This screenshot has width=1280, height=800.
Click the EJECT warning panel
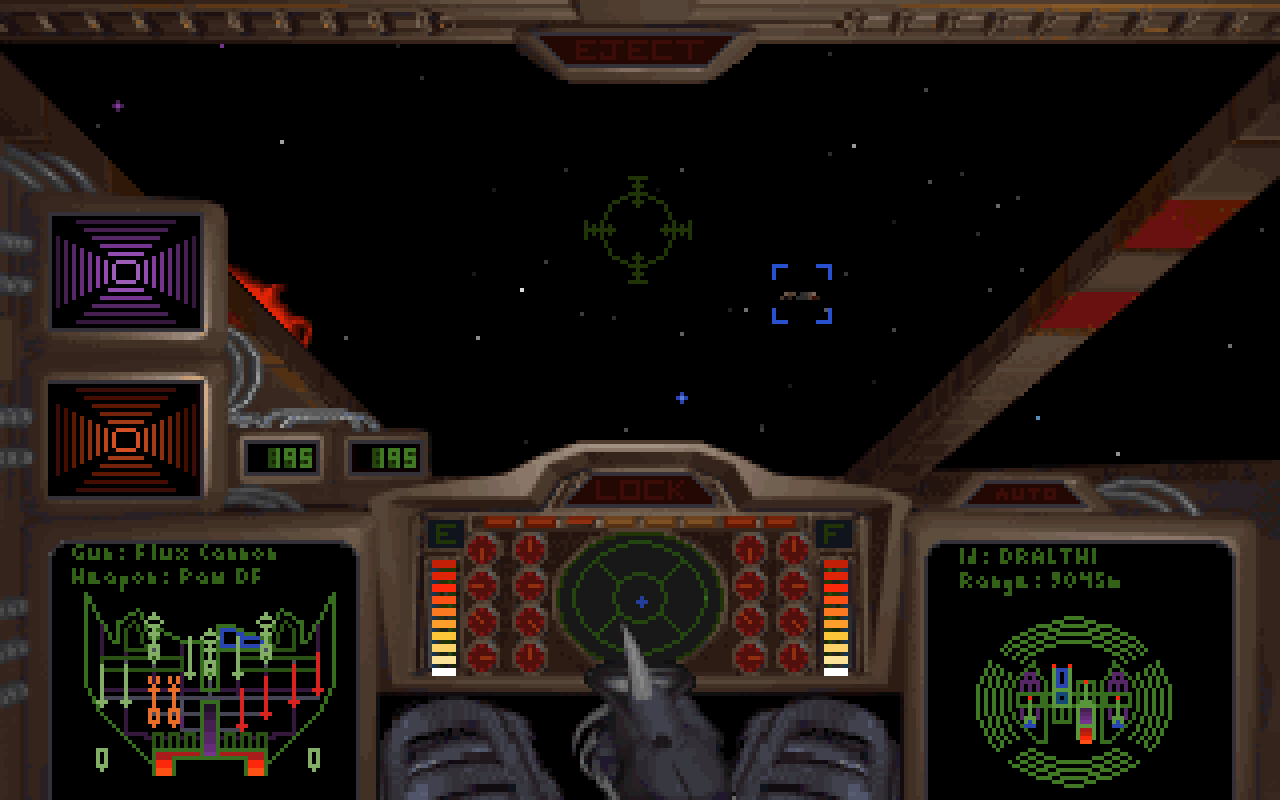(637, 51)
